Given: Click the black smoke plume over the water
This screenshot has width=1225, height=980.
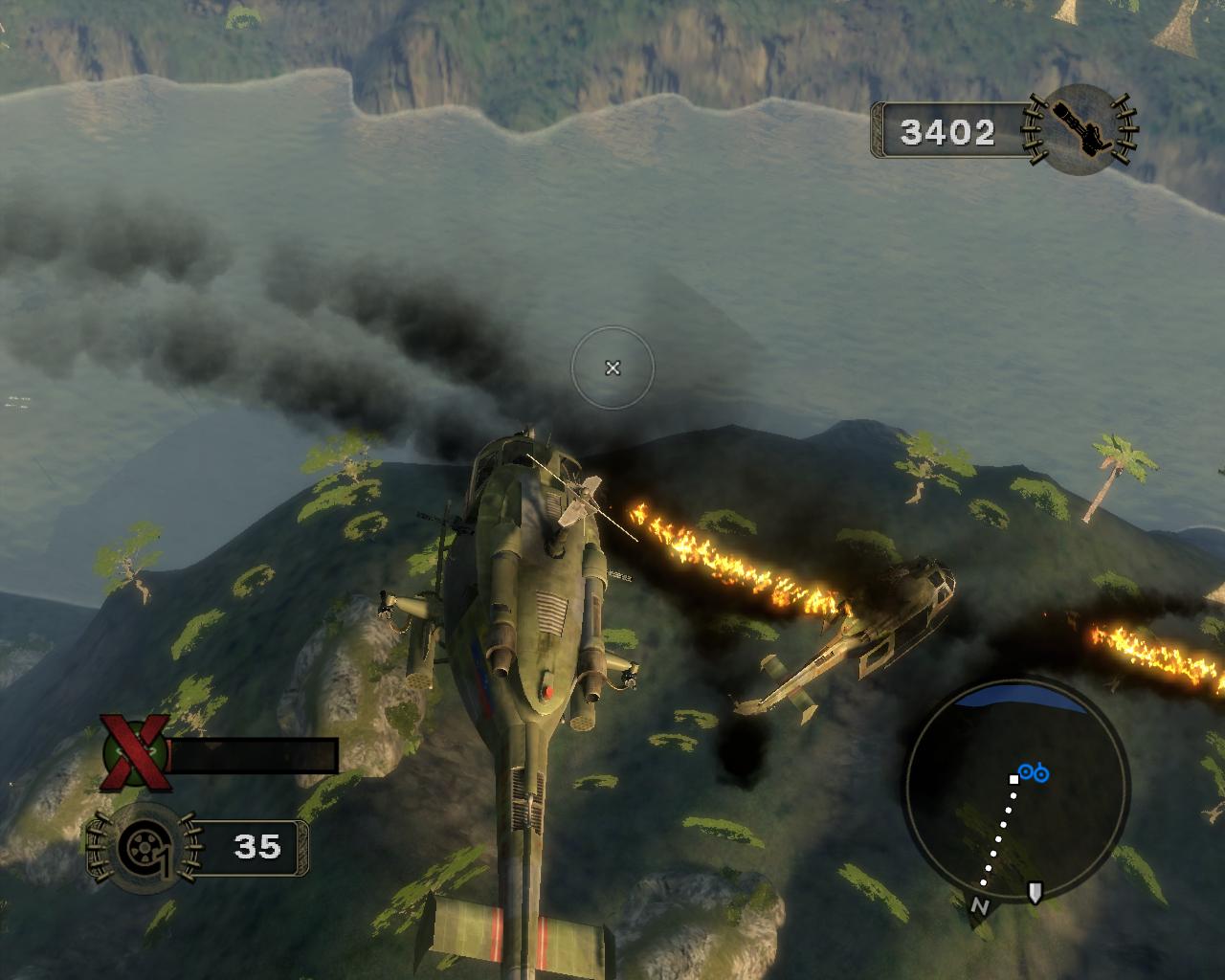Looking at the screenshot, I should point(287,287).
